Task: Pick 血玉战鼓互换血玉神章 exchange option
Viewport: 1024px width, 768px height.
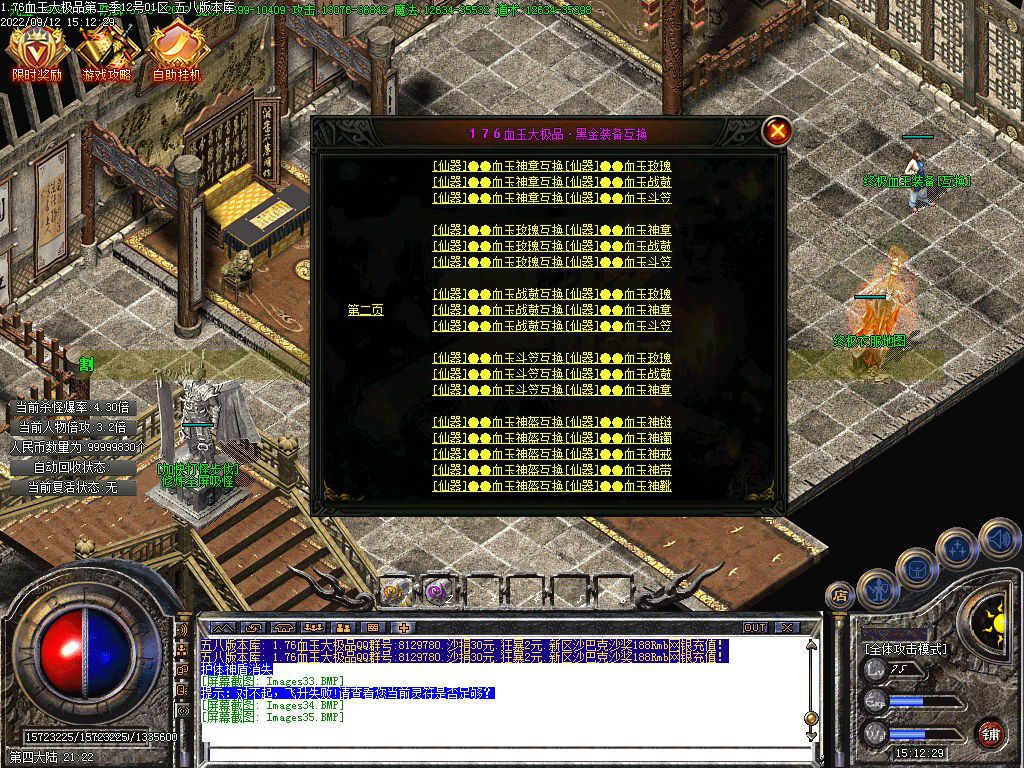Action: tap(551, 310)
